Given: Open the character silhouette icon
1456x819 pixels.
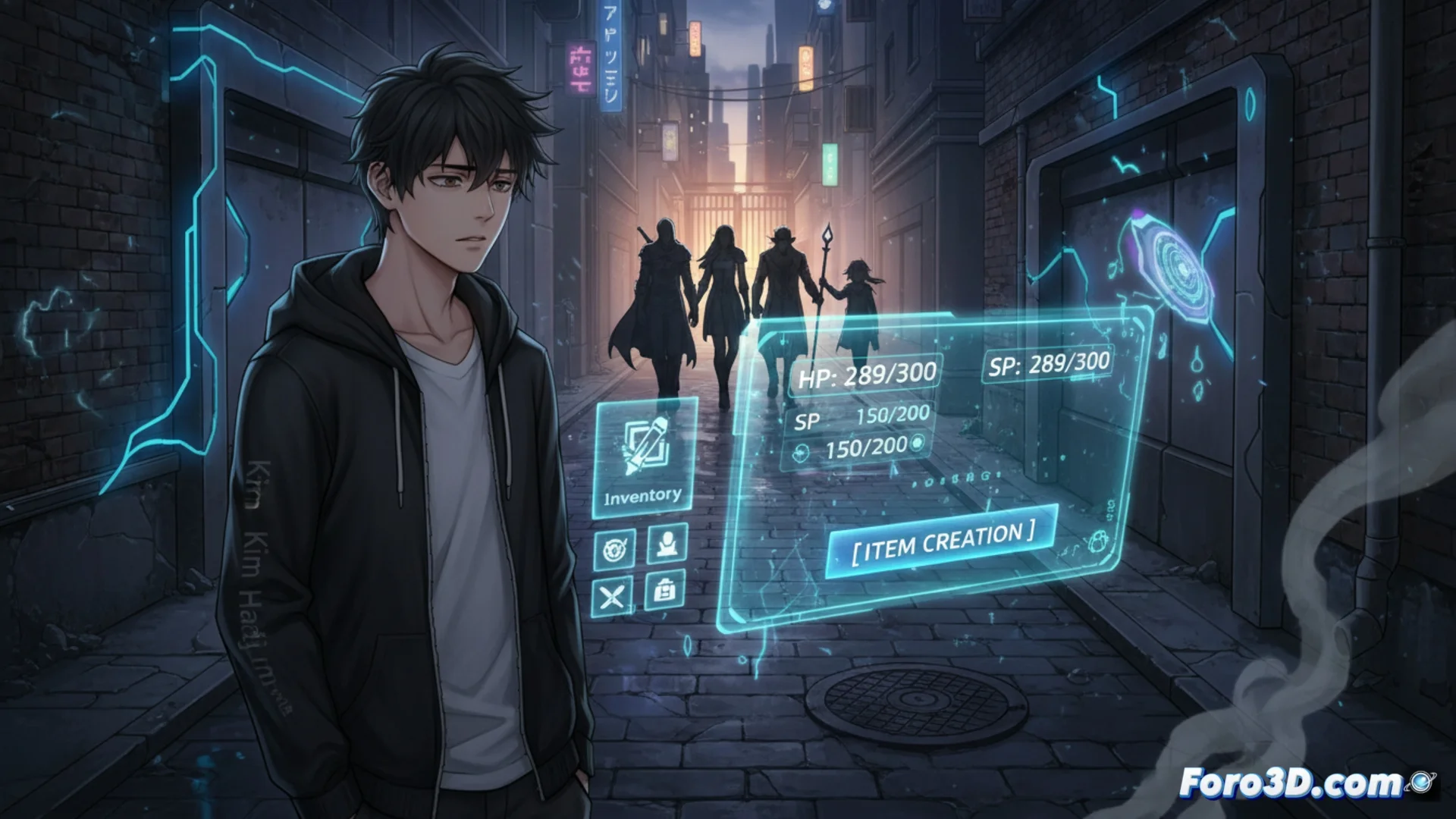Looking at the screenshot, I should point(667,544).
